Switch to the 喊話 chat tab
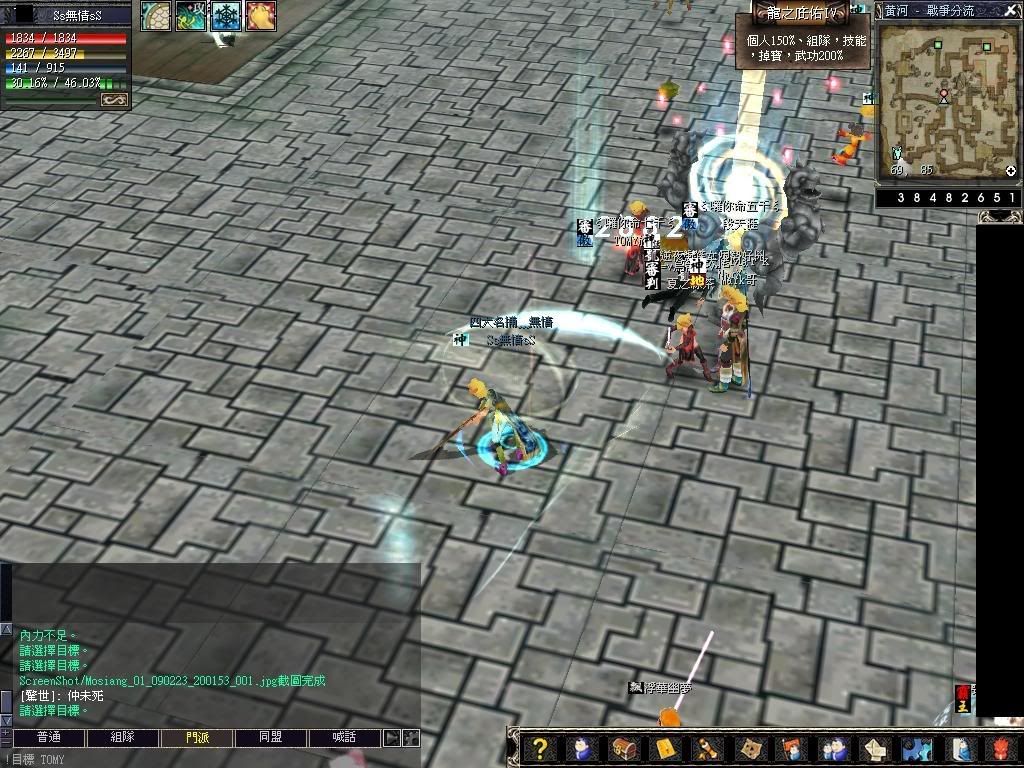The width and height of the screenshot is (1024, 768). tap(343, 738)
